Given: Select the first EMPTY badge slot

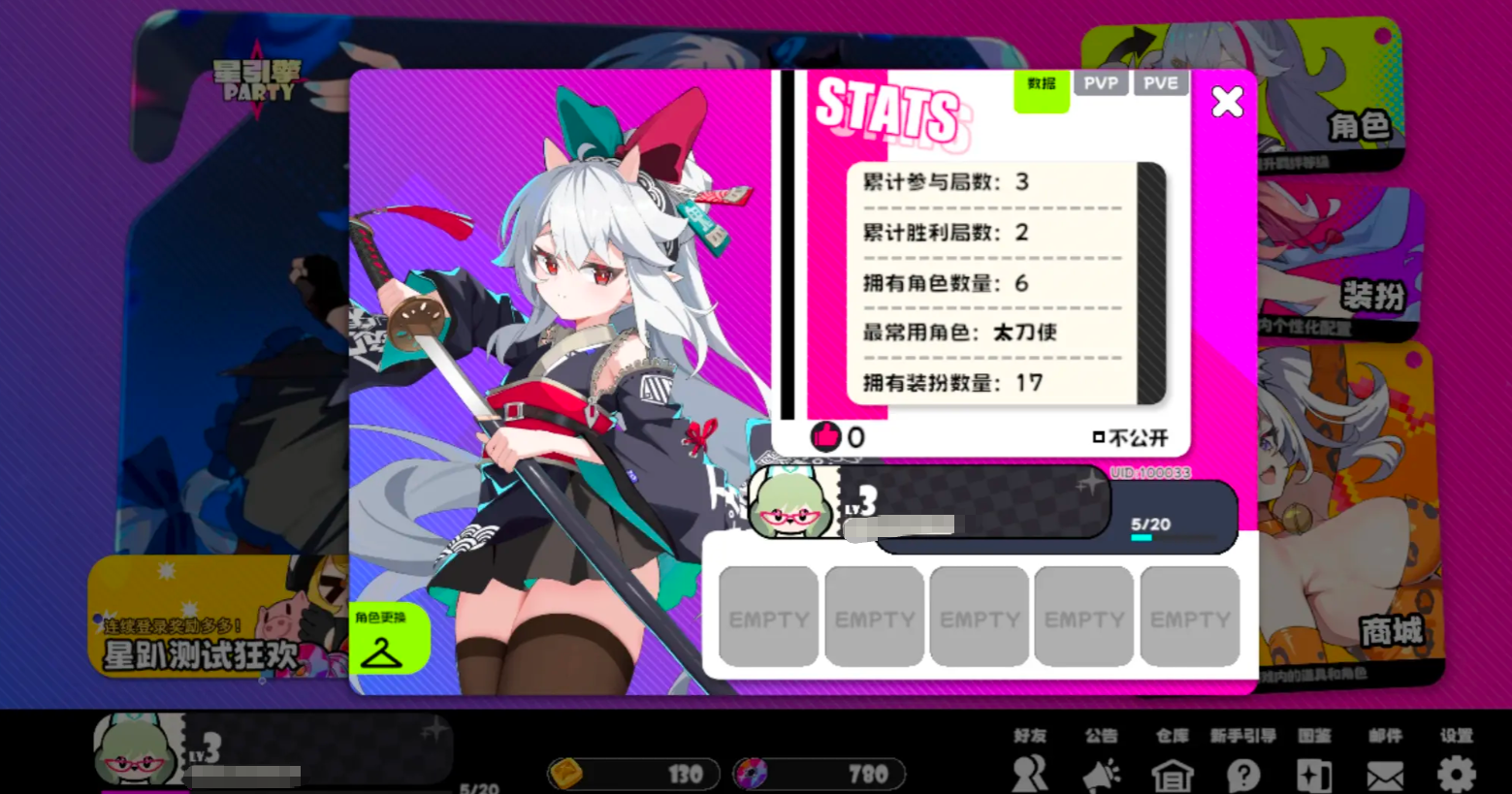Looking at the screenshot, I should tap(768, 617).
